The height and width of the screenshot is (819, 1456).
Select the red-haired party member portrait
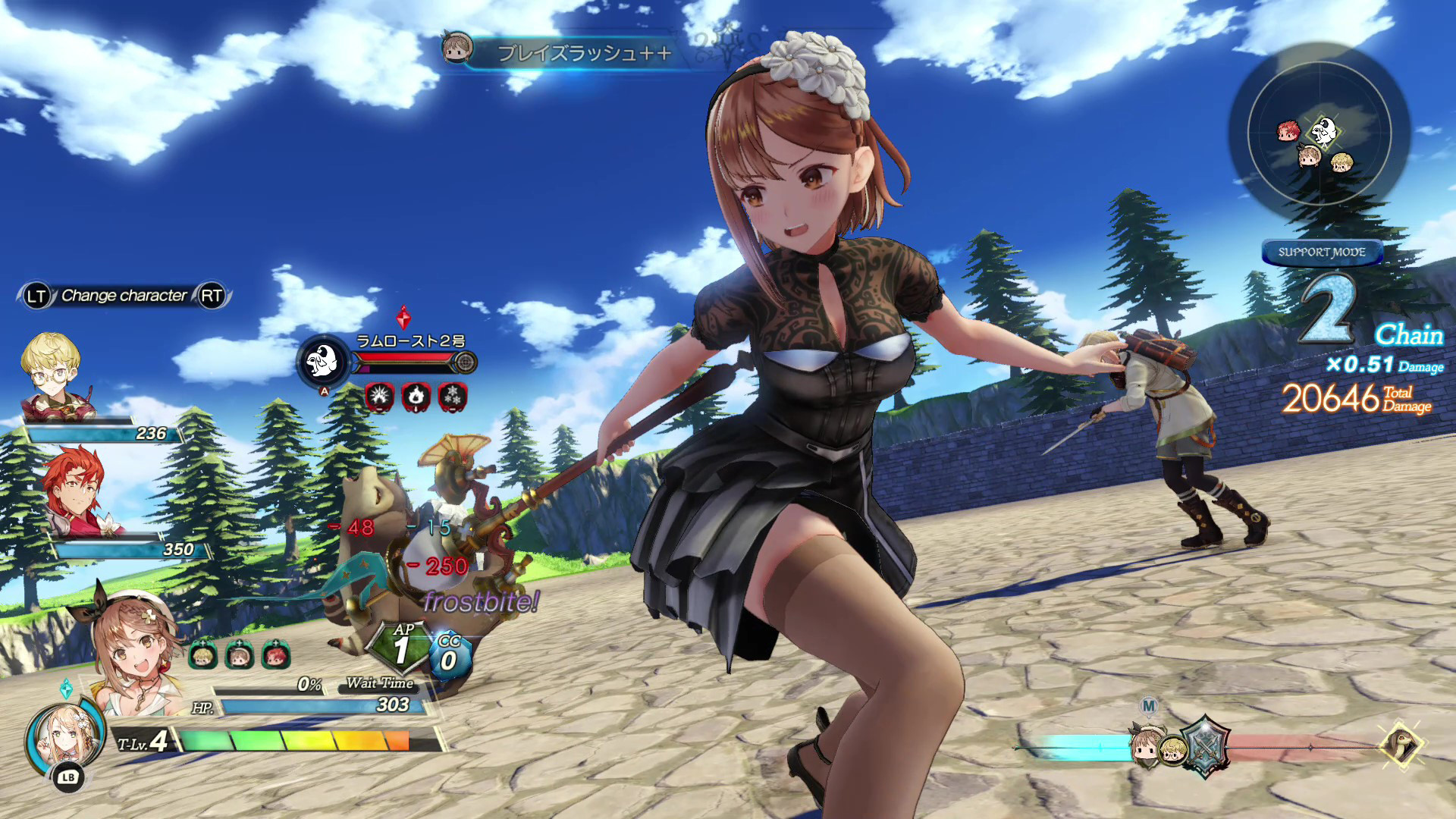(x=74, y=491)
